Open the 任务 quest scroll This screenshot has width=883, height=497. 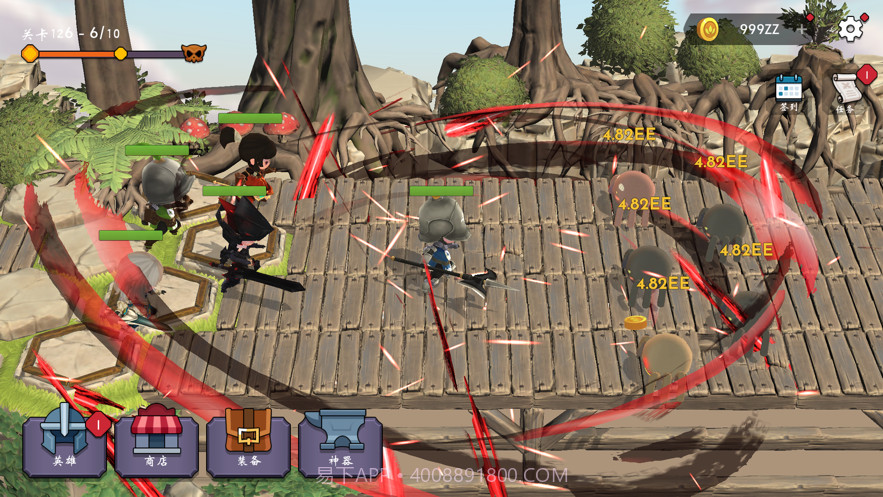[846, 93]
